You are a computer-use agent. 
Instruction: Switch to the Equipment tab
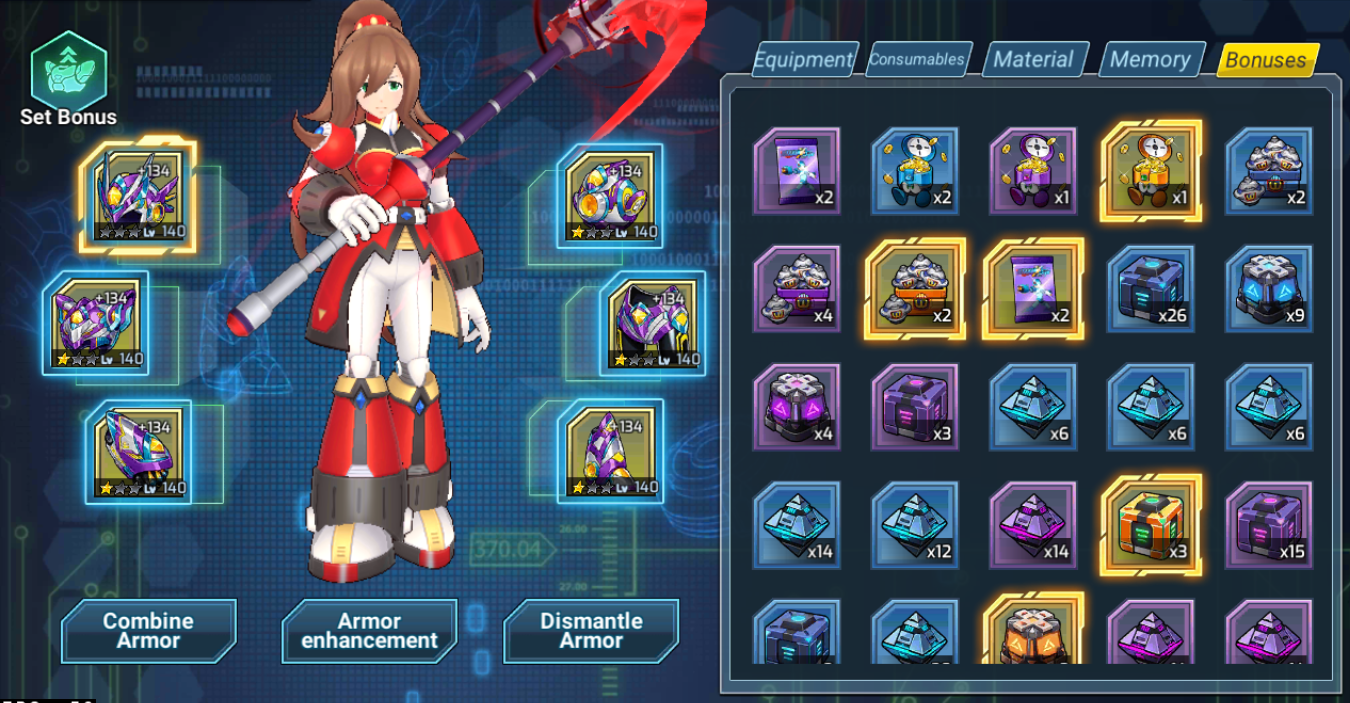point(804,60)
